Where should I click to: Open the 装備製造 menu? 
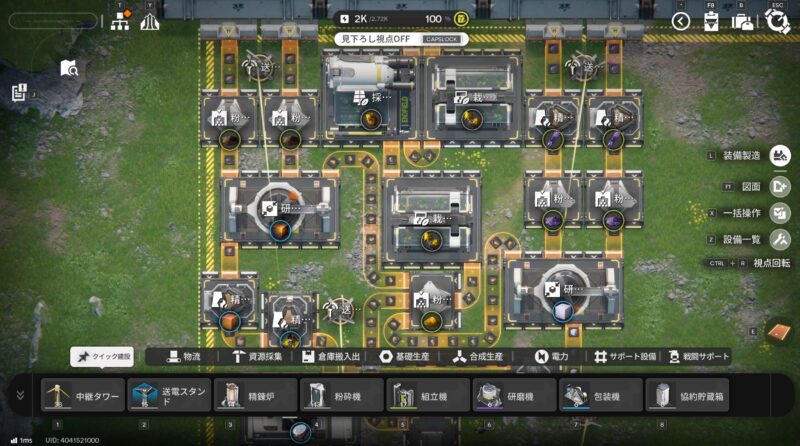click(780, 156)
